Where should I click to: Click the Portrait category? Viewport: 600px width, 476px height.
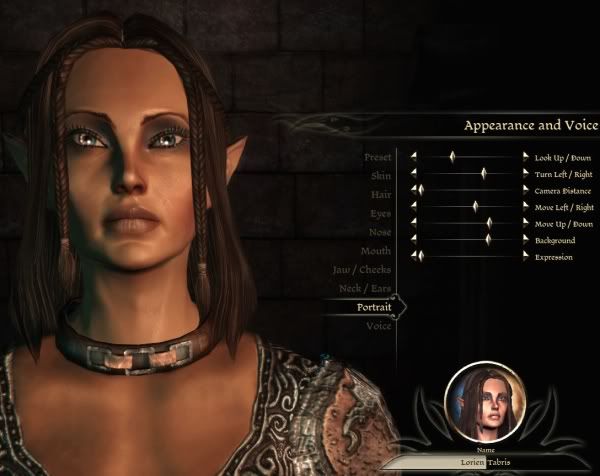tap(374, 308)
